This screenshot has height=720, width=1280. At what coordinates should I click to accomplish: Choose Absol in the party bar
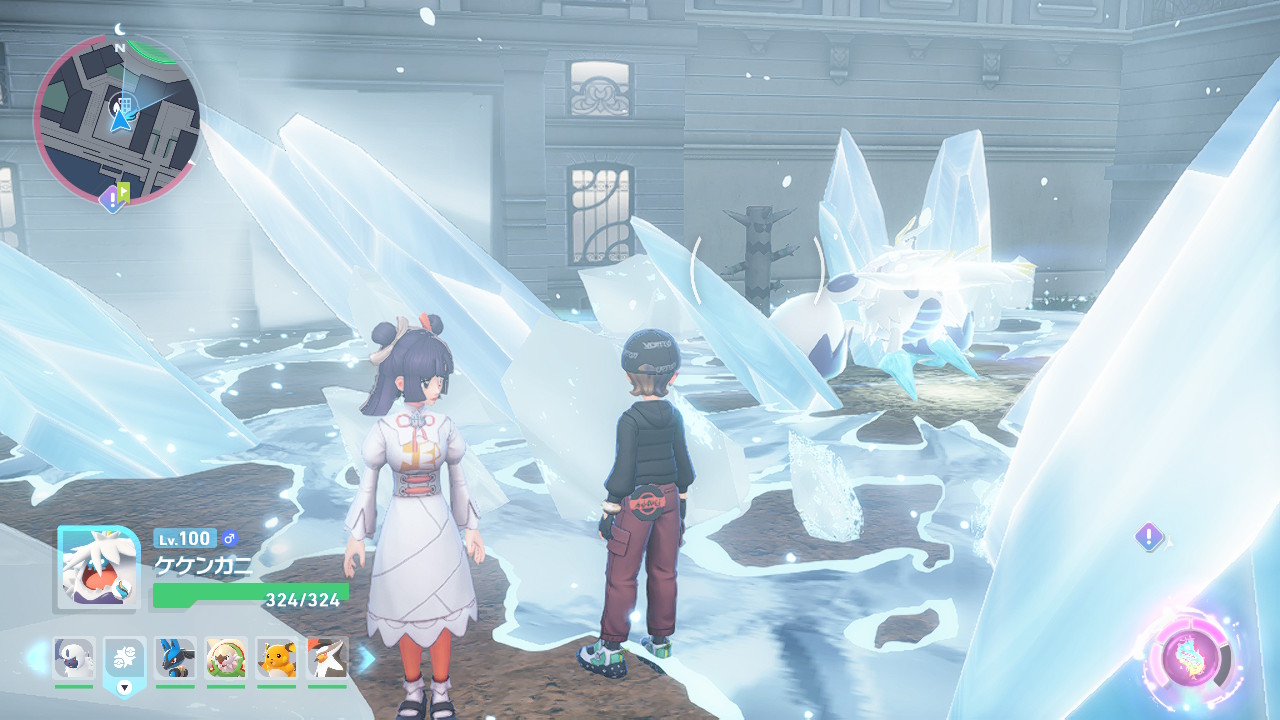[x=74, y=658]
